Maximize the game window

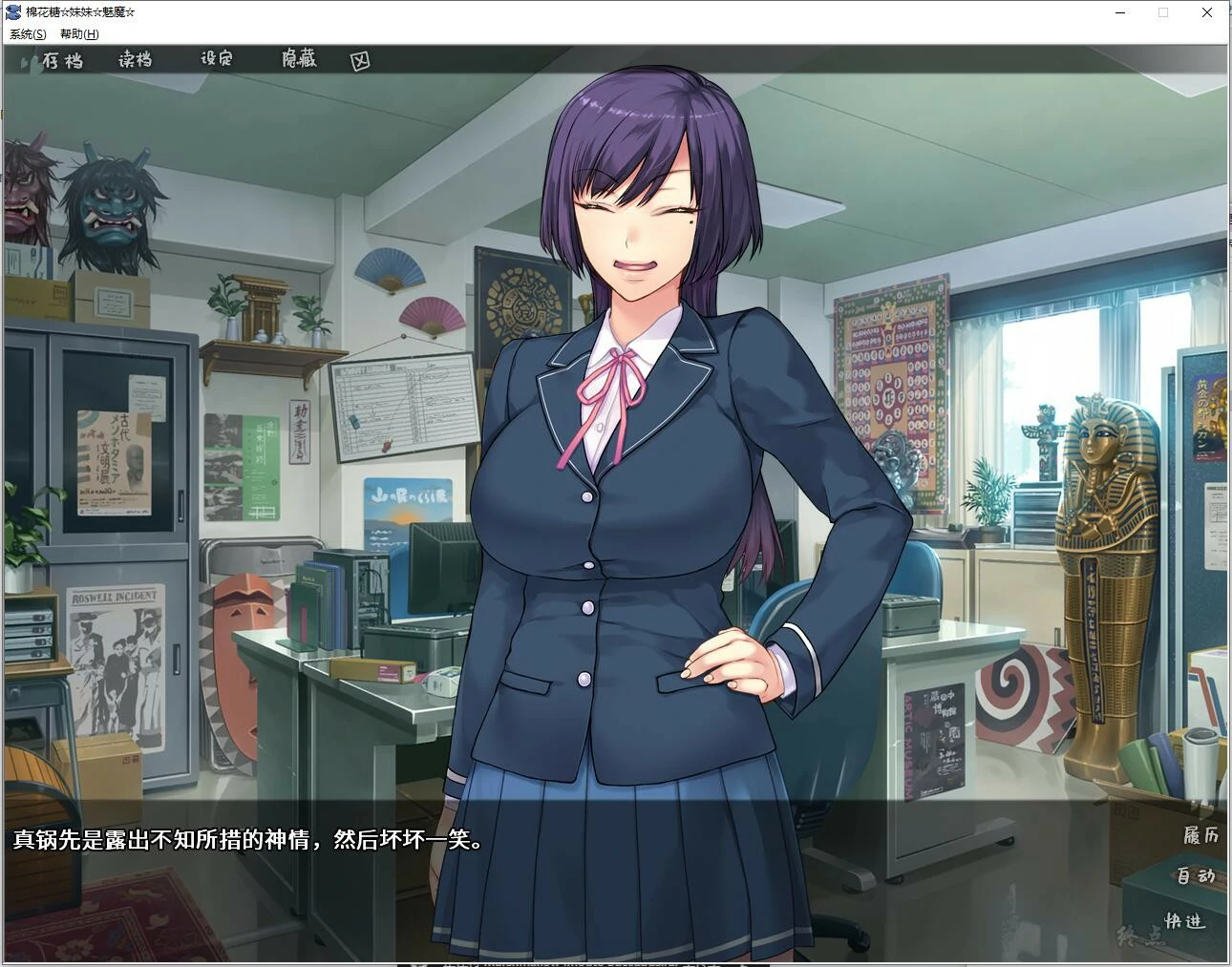[1163, 12]
